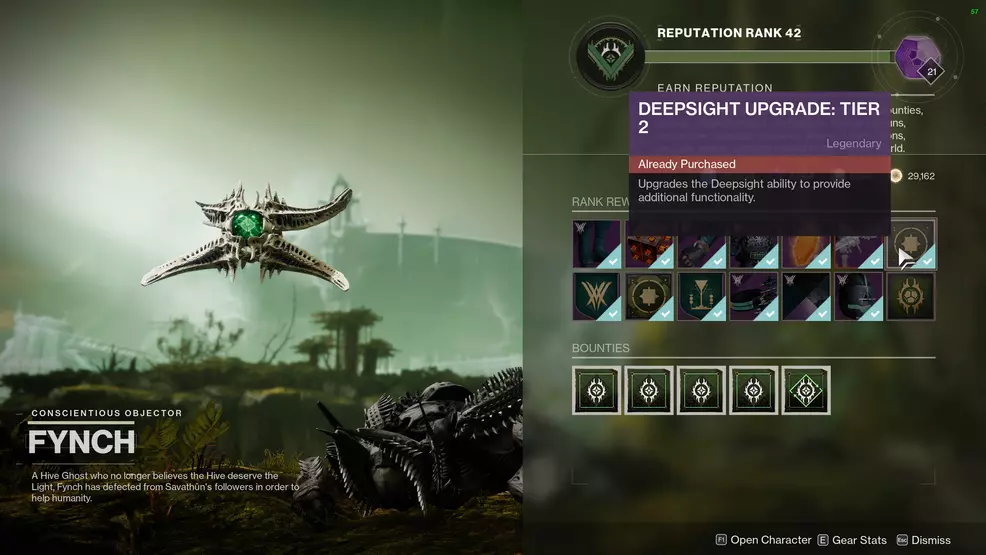
Task: Select the gauntlets rank reward
Action: [x=701, y=244]
